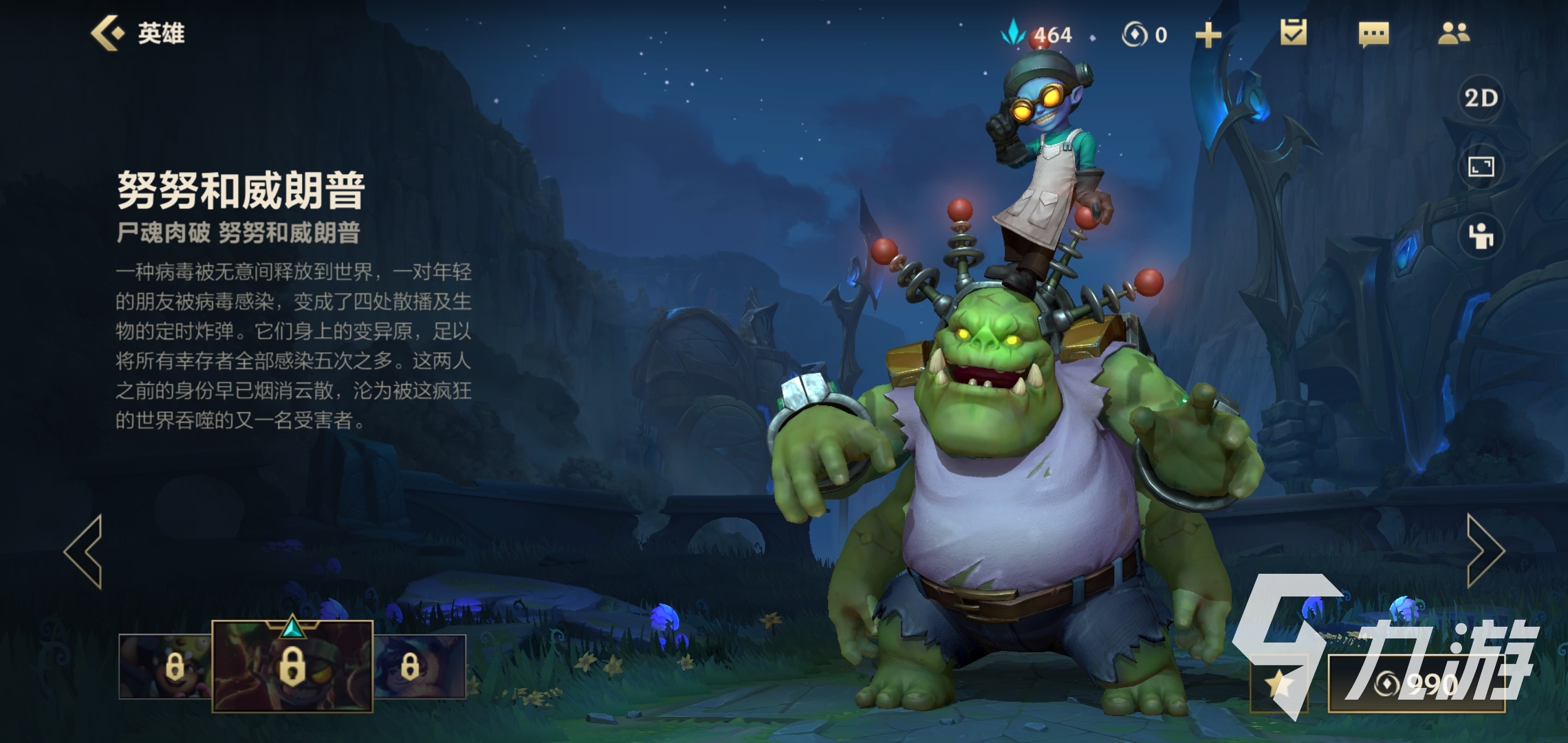This screenshot has width=1568, height=743.
Task: Show the friends list icon
Action: pyautogui.click(x=1453, y=34)
